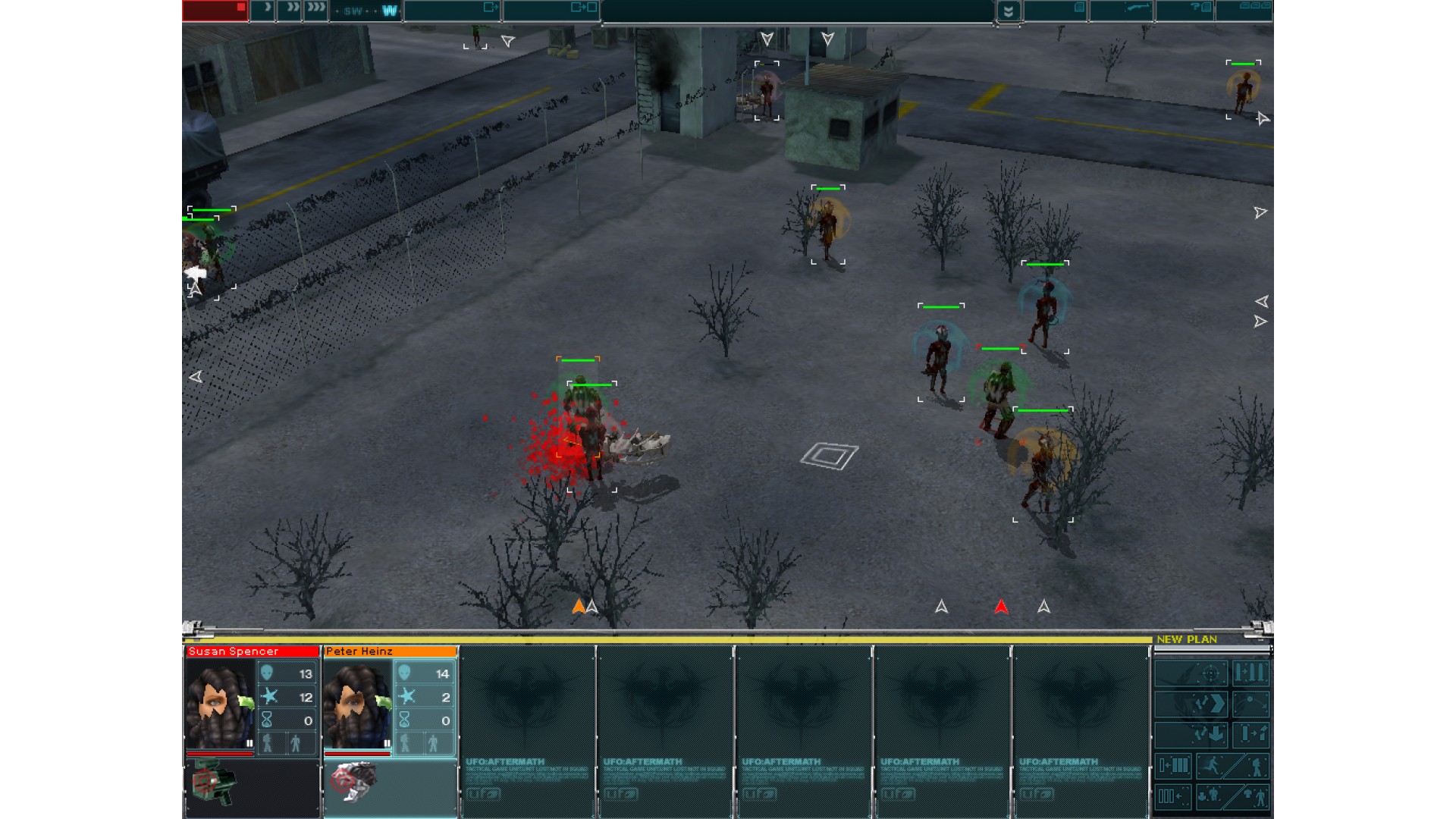Select the white arrow marker beside red arrow
1456x819 pixels.
(1043, 607)
